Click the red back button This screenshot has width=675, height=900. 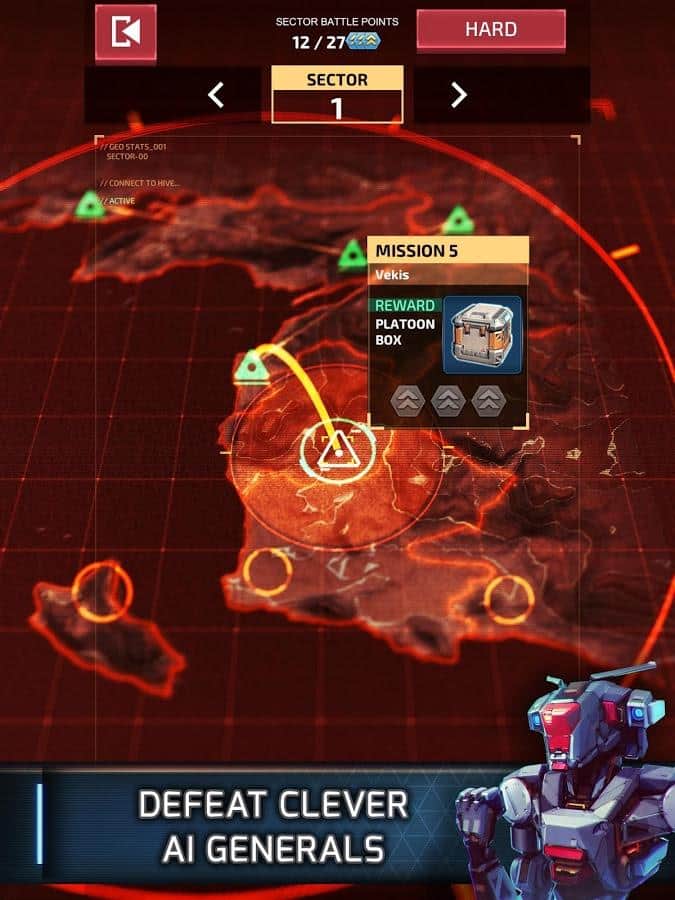coord(126,33)
